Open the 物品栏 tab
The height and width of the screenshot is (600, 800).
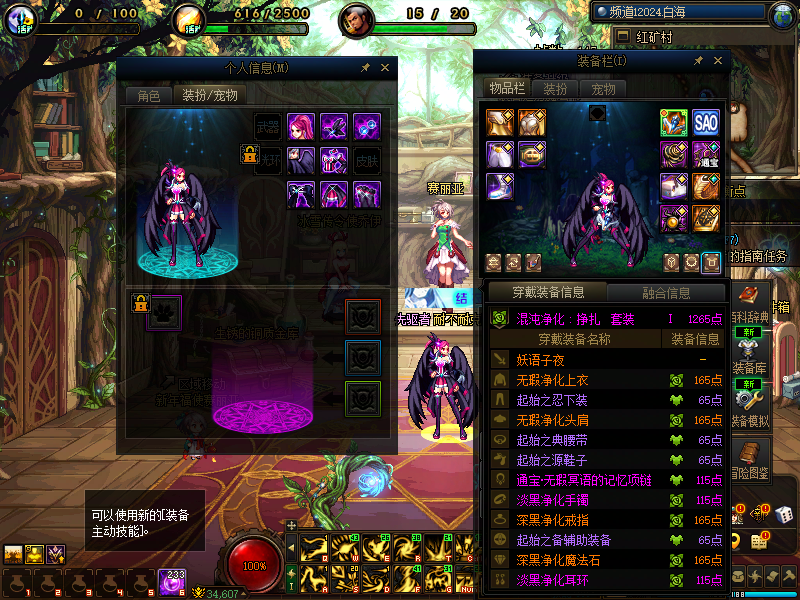click(507, 89)
